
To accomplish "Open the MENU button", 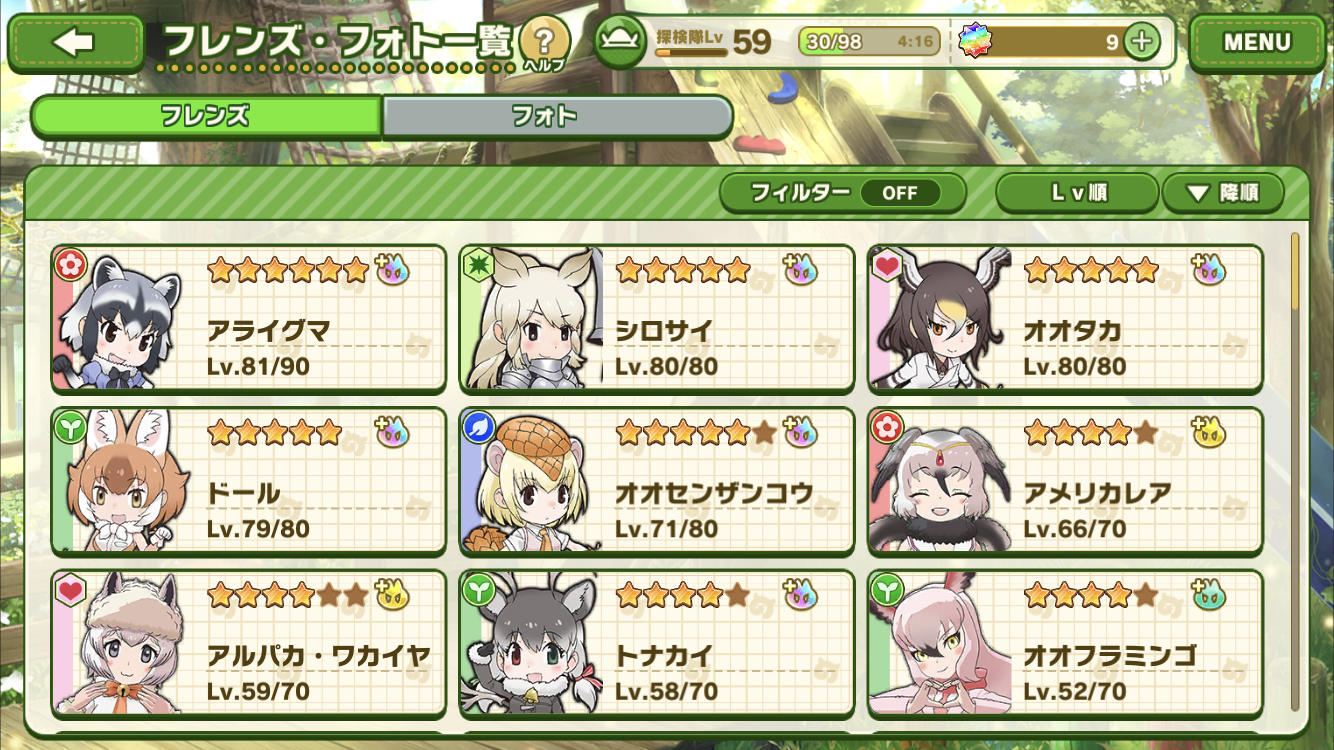I will tap(1256, 42).
